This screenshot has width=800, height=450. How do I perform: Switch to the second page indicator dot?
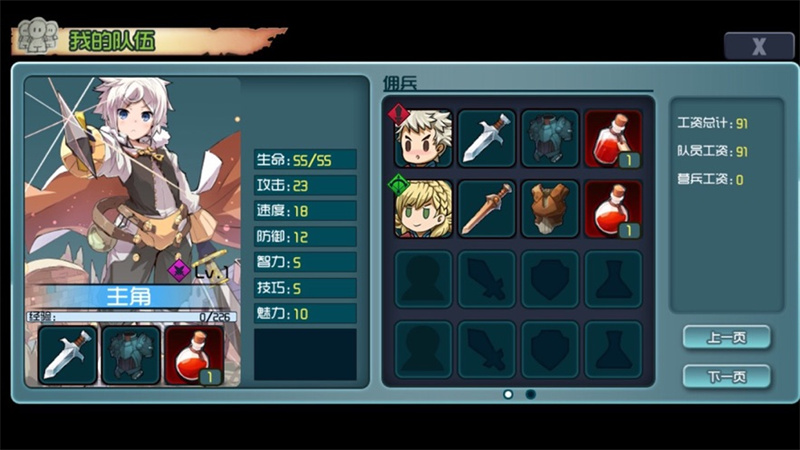point(530,394)
